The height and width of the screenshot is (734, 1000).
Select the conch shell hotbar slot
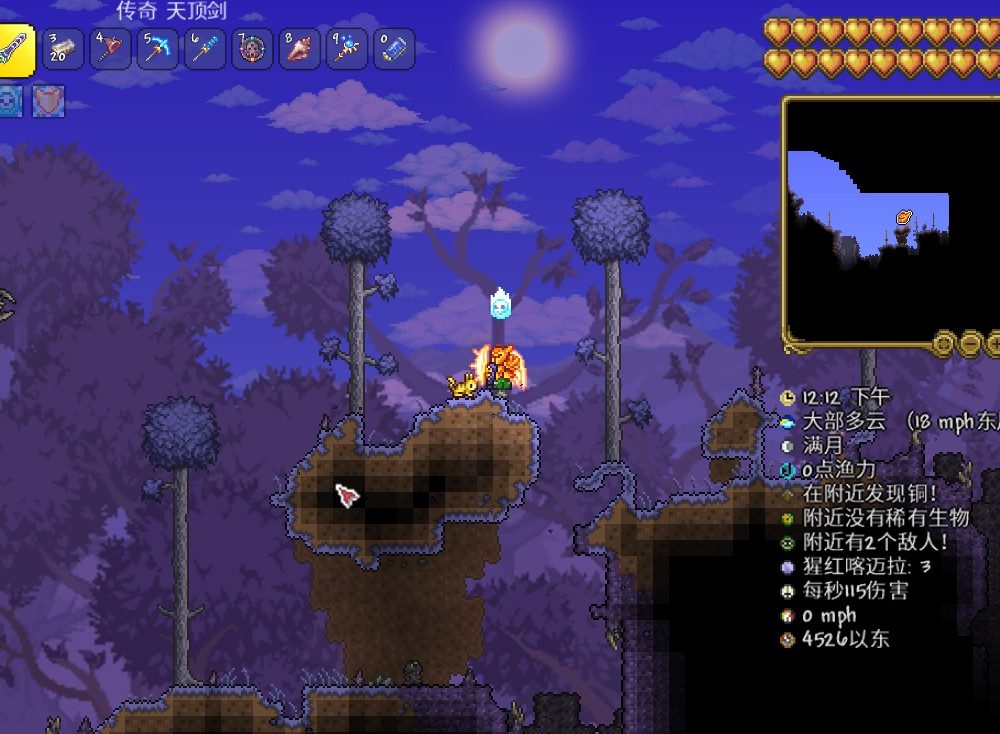click(300, 48)
